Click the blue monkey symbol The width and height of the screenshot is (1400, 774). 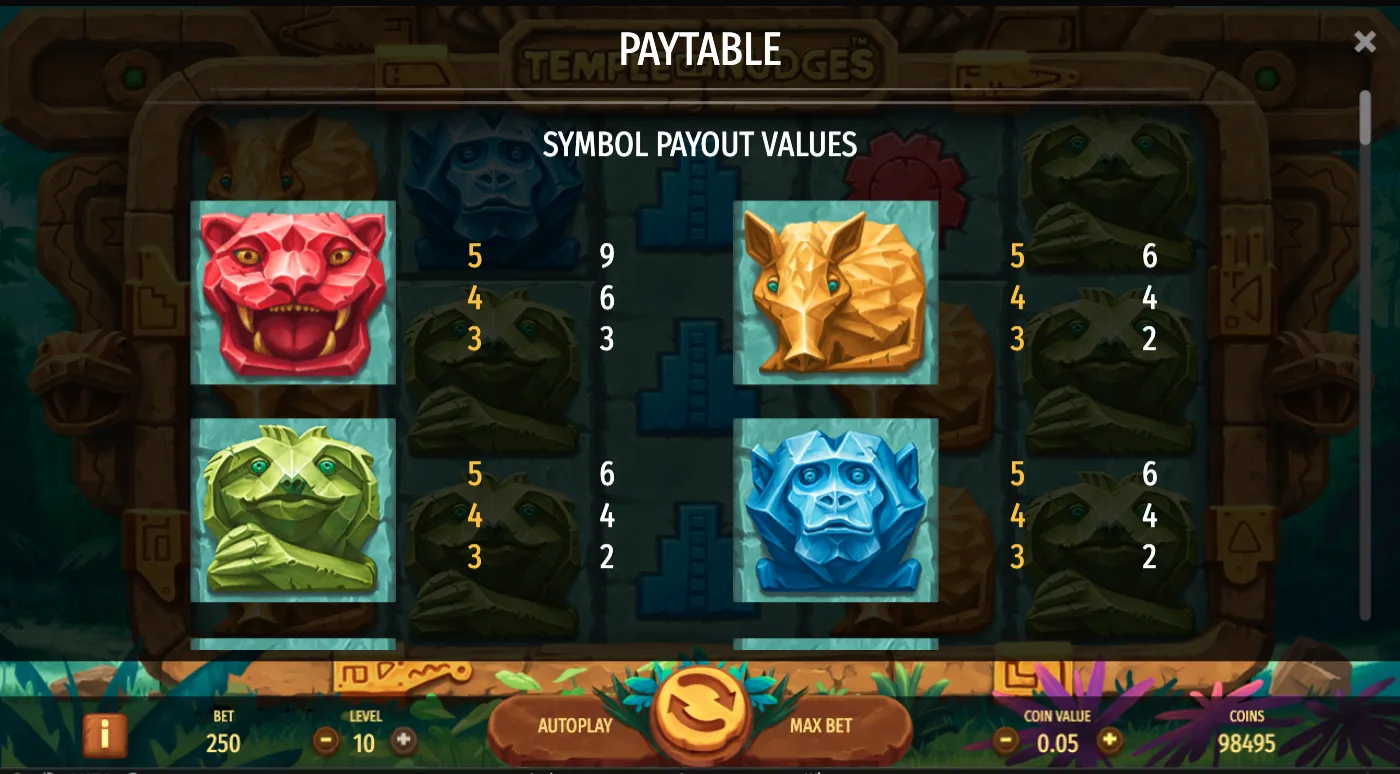click(x=835, y=512)
